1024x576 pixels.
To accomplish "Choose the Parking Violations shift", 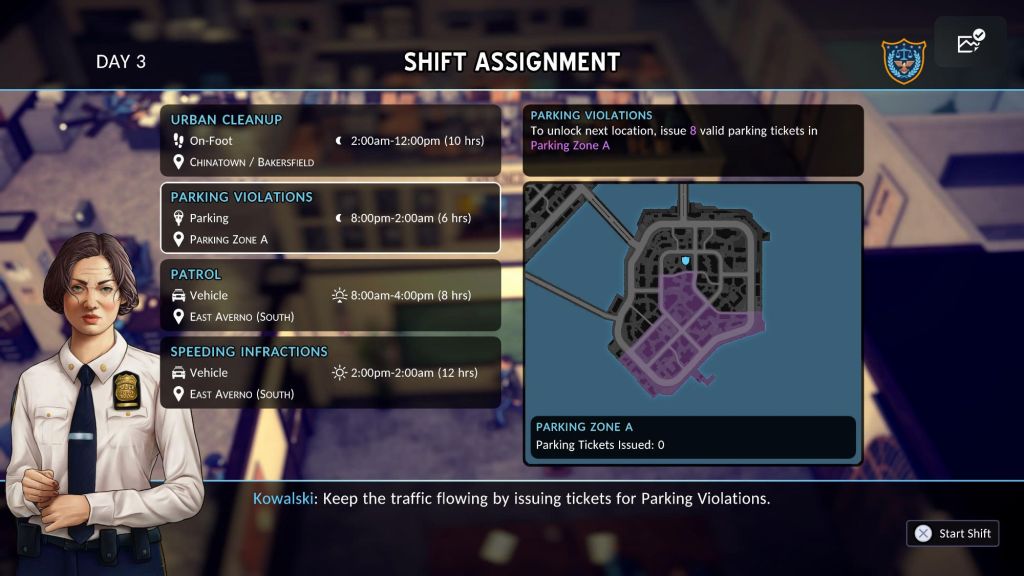I will pyautogui.click(x=330, y=218).
